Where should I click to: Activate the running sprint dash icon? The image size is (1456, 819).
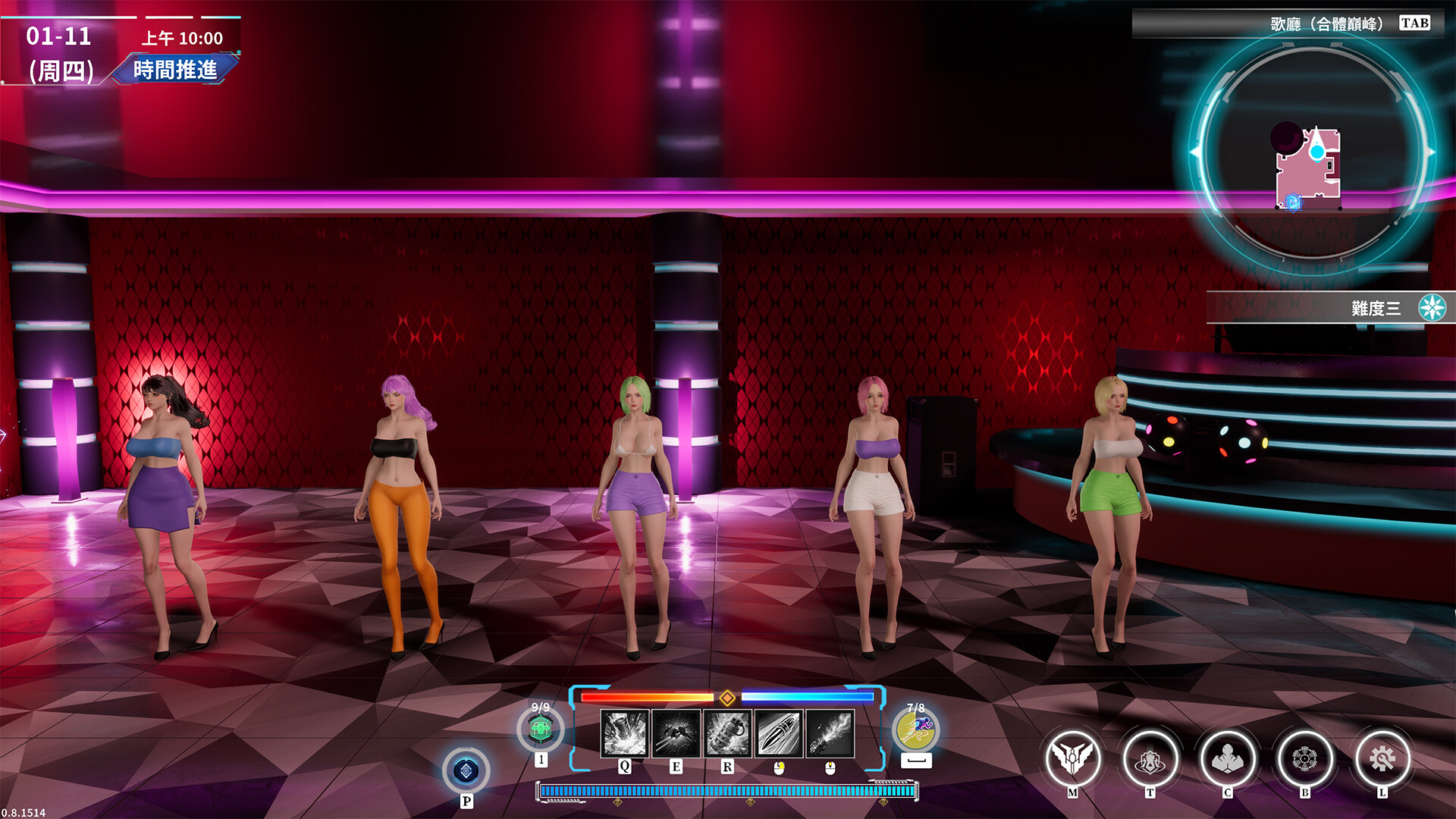(x=916, y=730)
